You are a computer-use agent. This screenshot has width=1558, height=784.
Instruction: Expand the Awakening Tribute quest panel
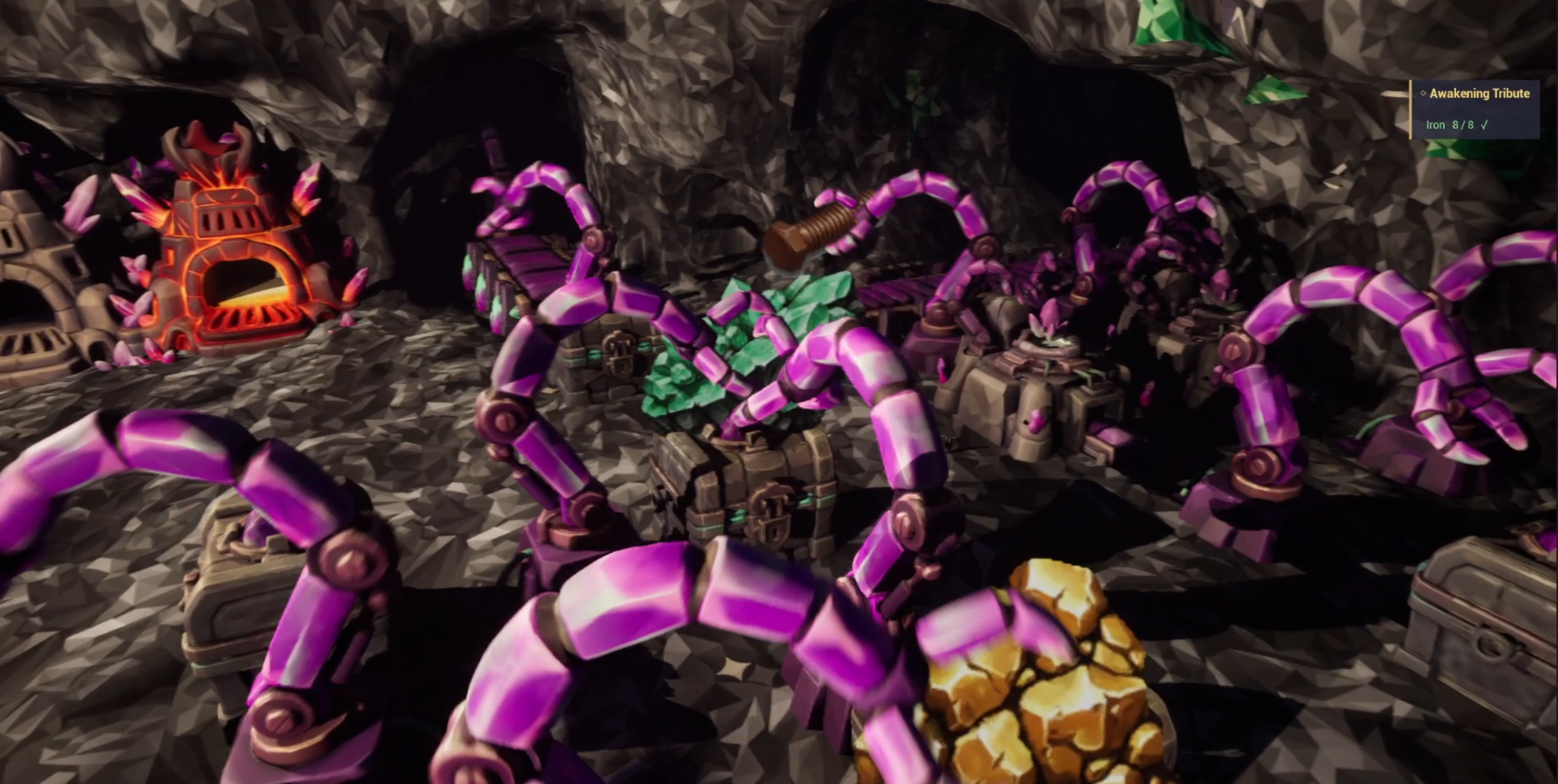tap(1479, 94)
